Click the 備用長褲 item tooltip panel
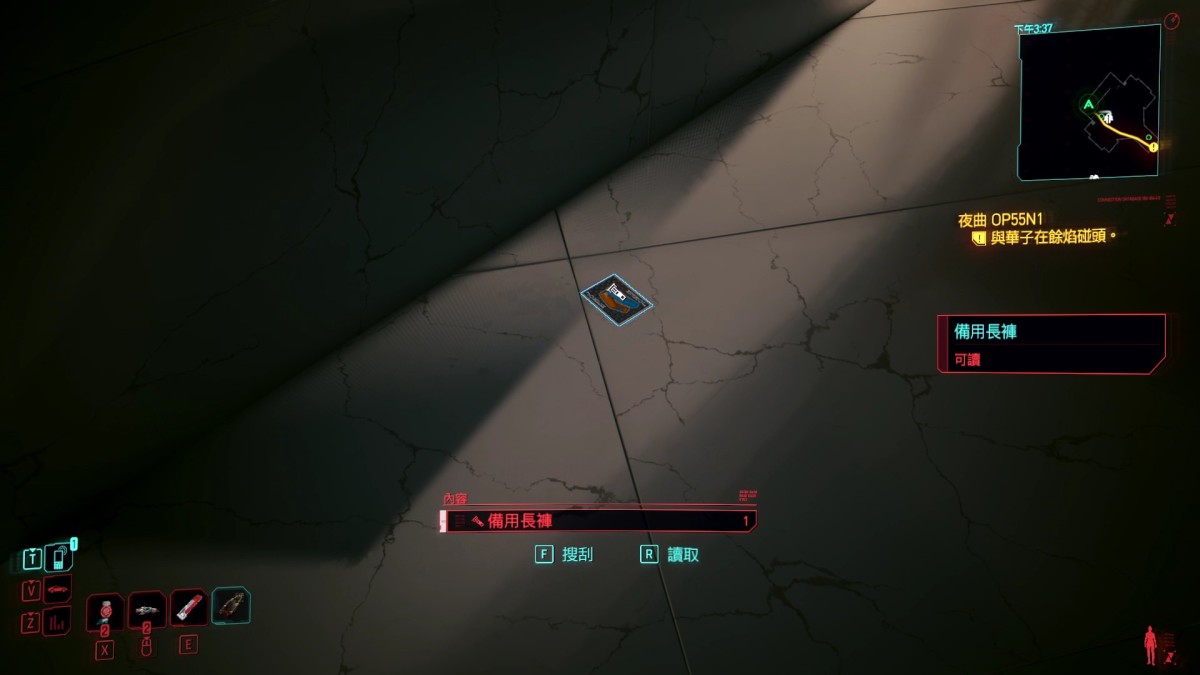The height and width of the screenshot is (675, 1200). (x=1050, y=343)
